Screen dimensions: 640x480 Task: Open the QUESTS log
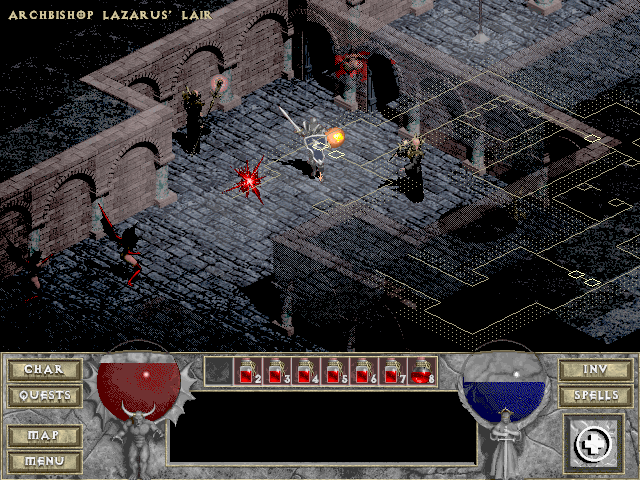point(45,396)
